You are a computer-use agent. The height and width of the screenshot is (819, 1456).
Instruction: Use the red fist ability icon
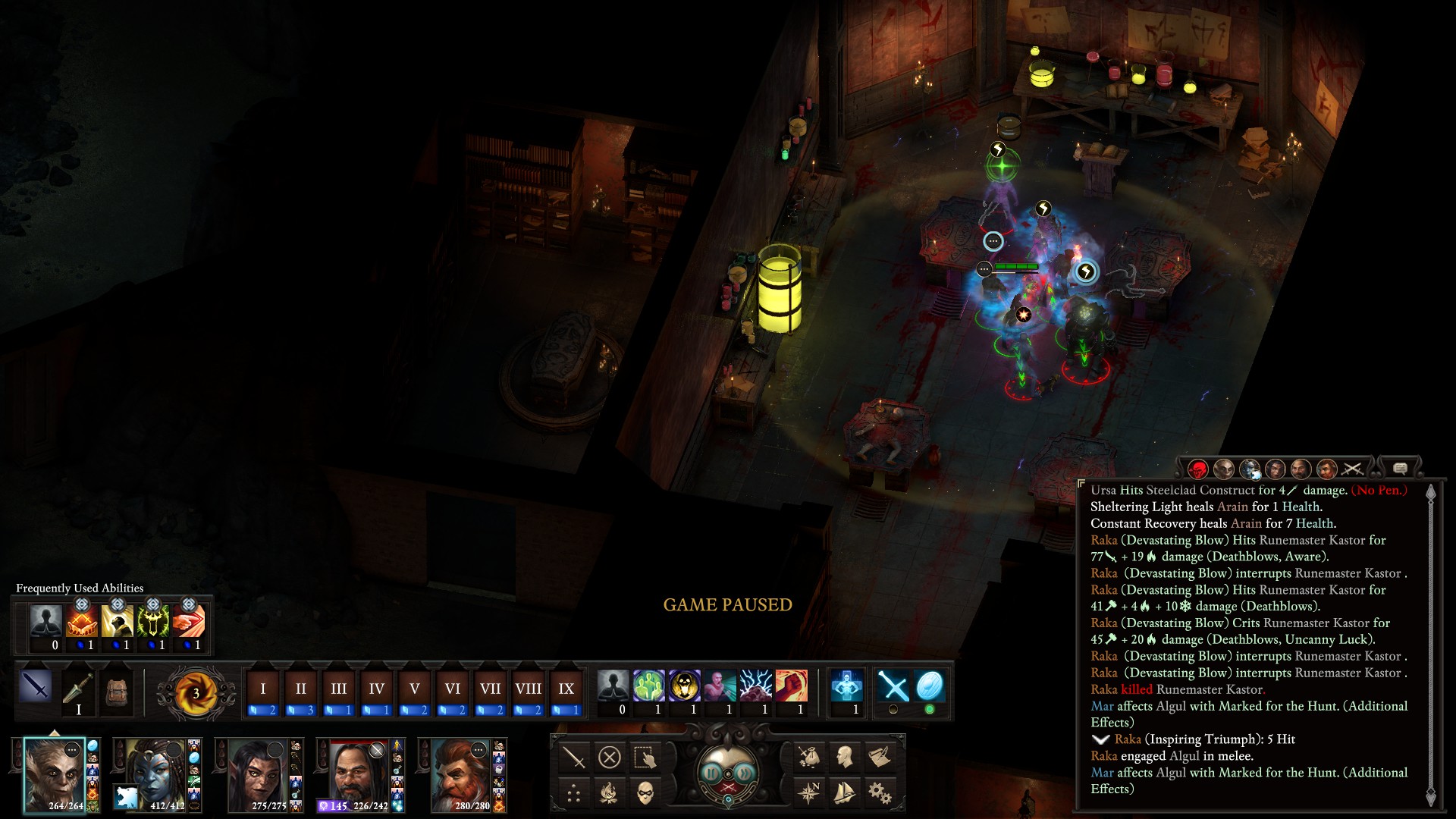coord(791,686)
